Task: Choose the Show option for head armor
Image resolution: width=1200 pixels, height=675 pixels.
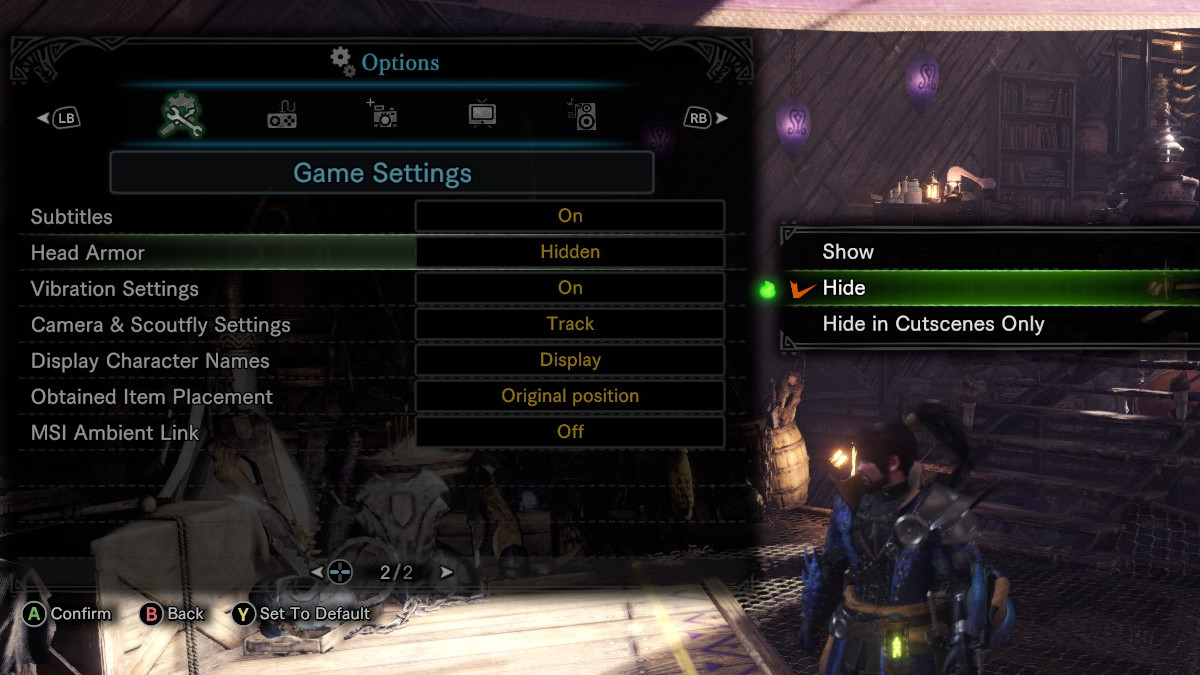Action: [848, 252]
